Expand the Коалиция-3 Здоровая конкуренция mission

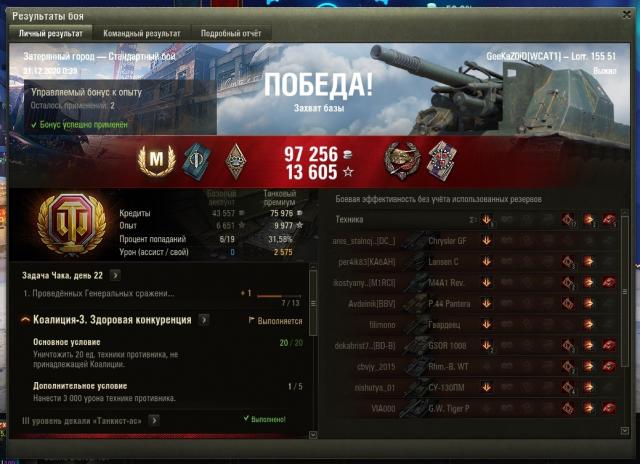204,320
